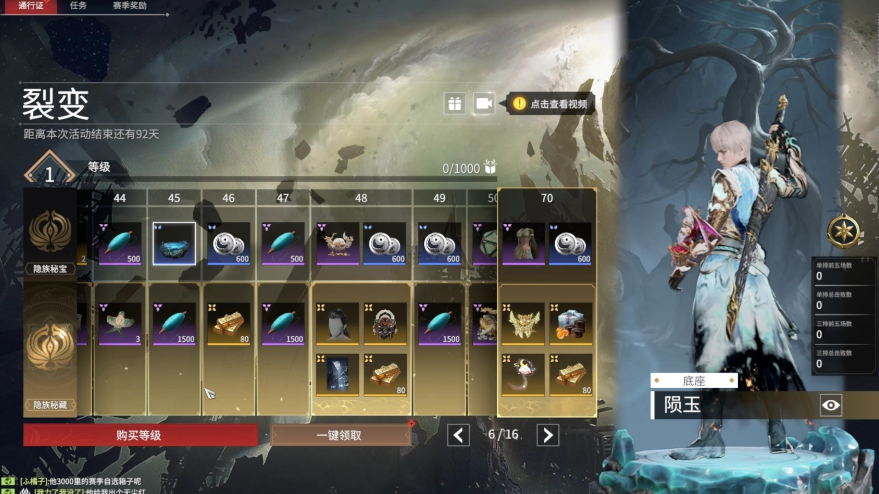The height and width of the screenshot is (494, 879).
Task: Select the highlighted level 45 top-row reward
Action: pos(174,243)
